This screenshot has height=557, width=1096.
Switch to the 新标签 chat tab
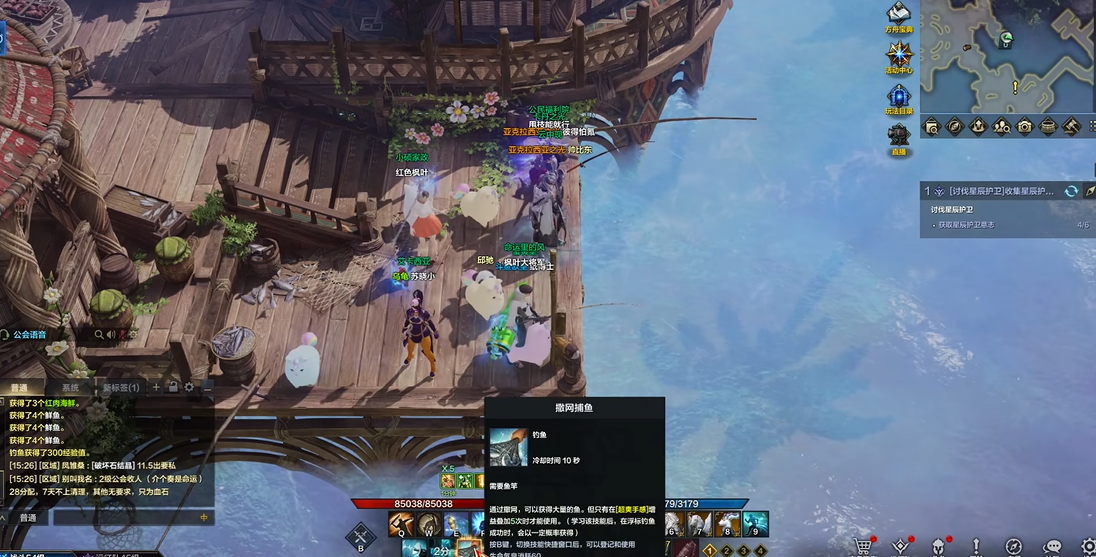(x=118, y=387)
